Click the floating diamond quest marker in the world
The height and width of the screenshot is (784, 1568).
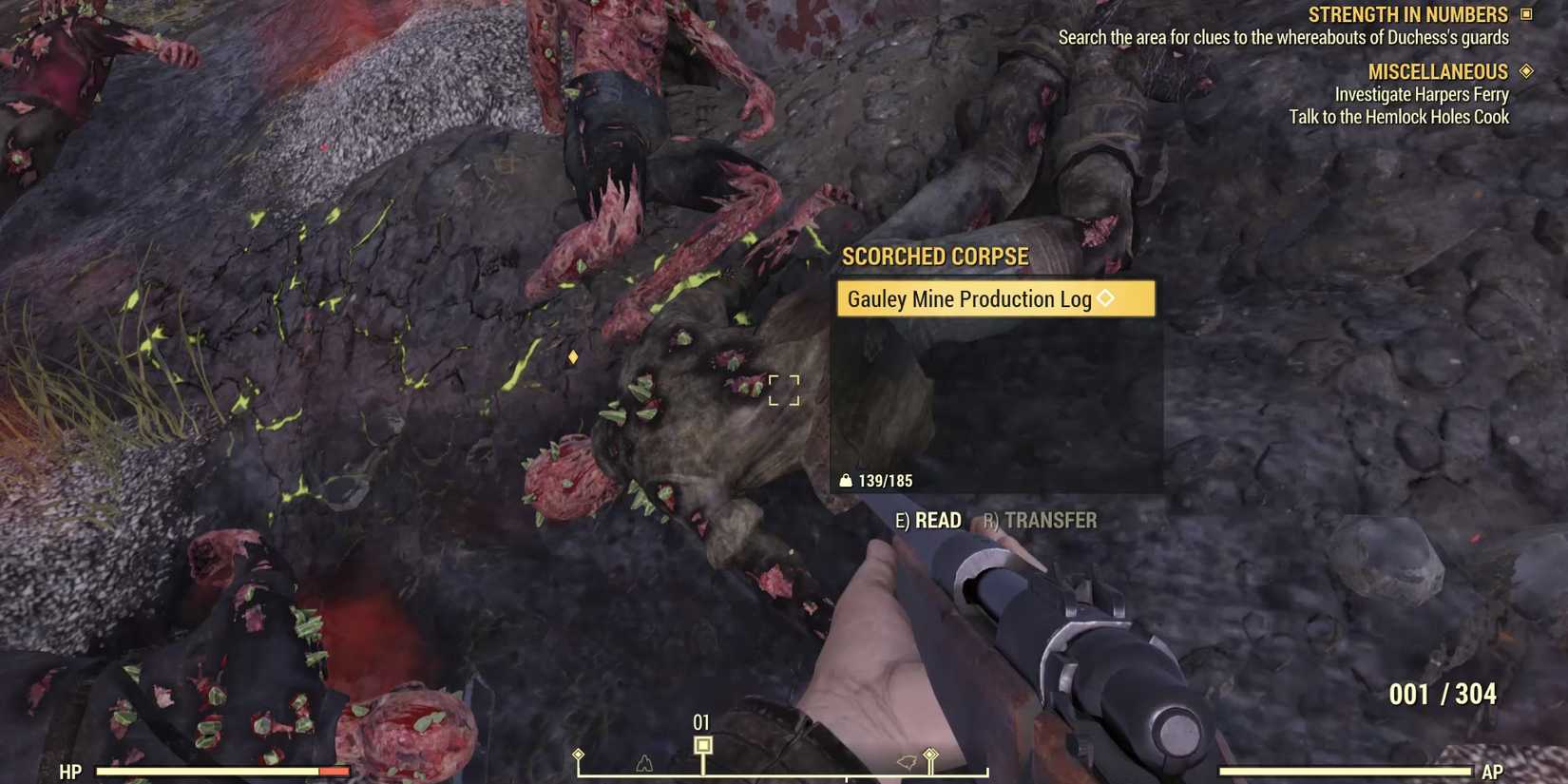(x=573, y=359)
